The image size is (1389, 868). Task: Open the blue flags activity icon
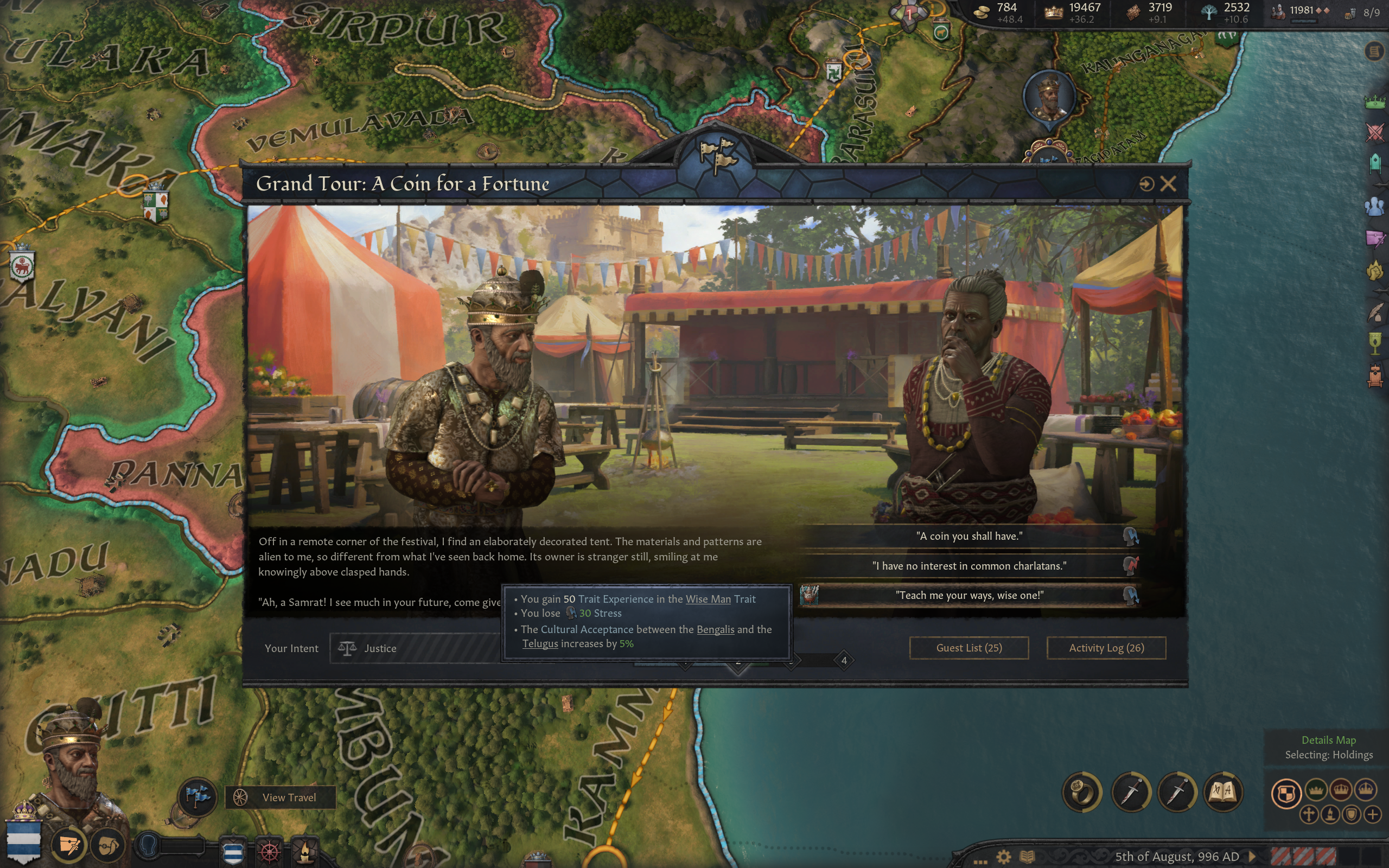point(197,797)
